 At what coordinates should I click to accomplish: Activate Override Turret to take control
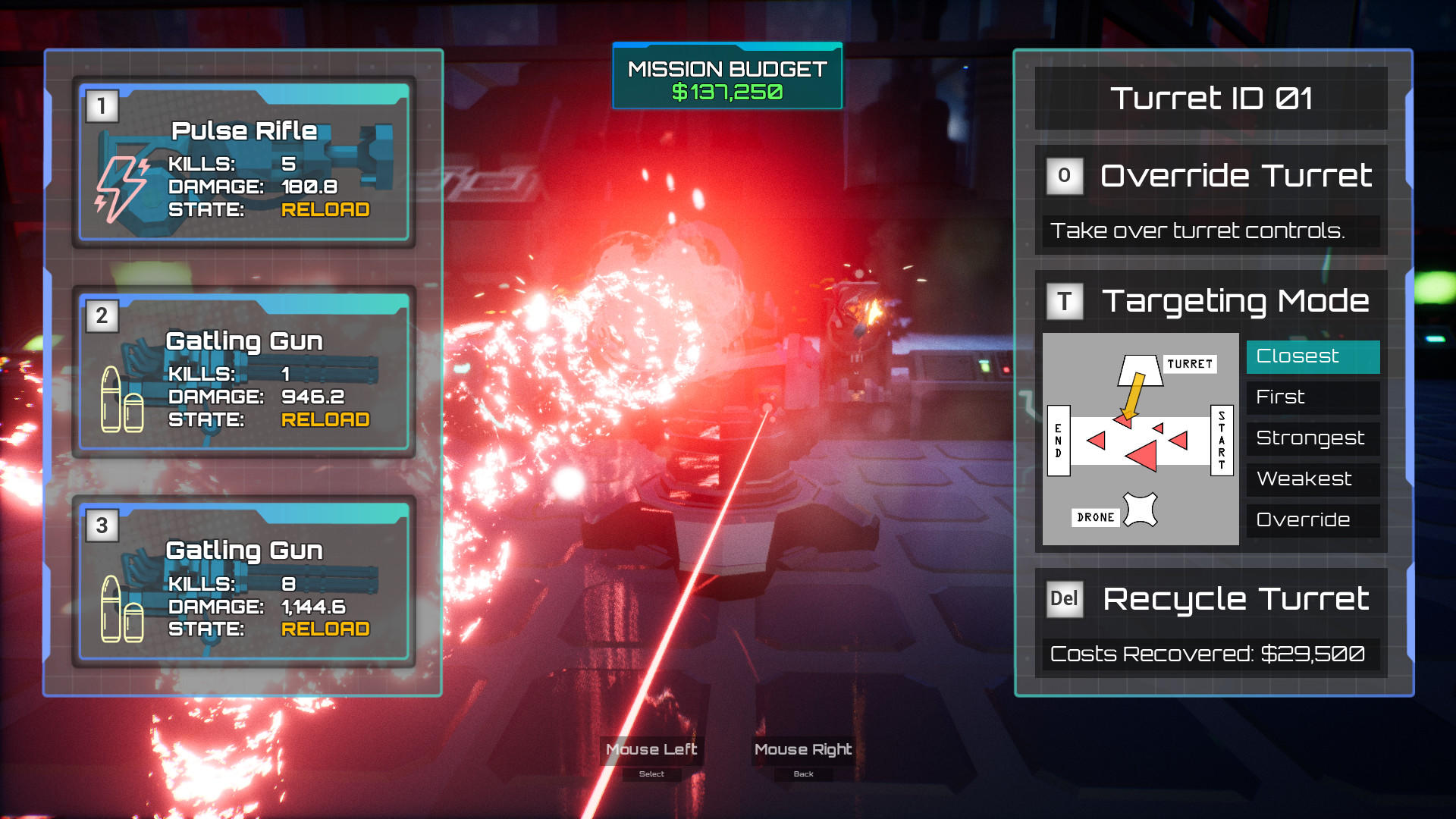(x=1235, y=175)
